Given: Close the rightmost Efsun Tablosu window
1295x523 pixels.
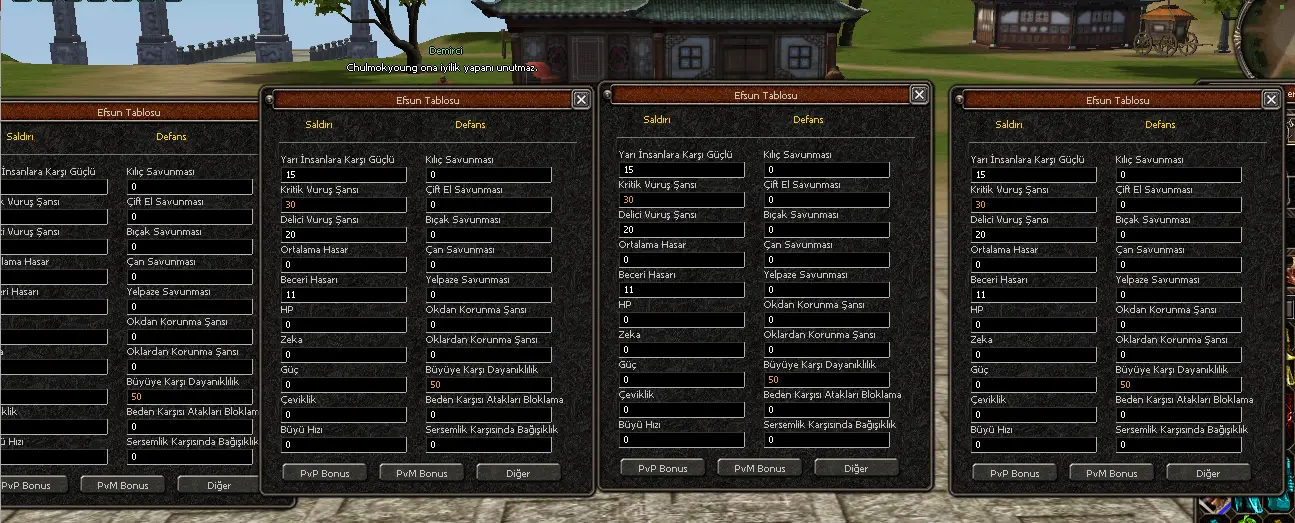Looking at the screenshot, I should 1271,99.
